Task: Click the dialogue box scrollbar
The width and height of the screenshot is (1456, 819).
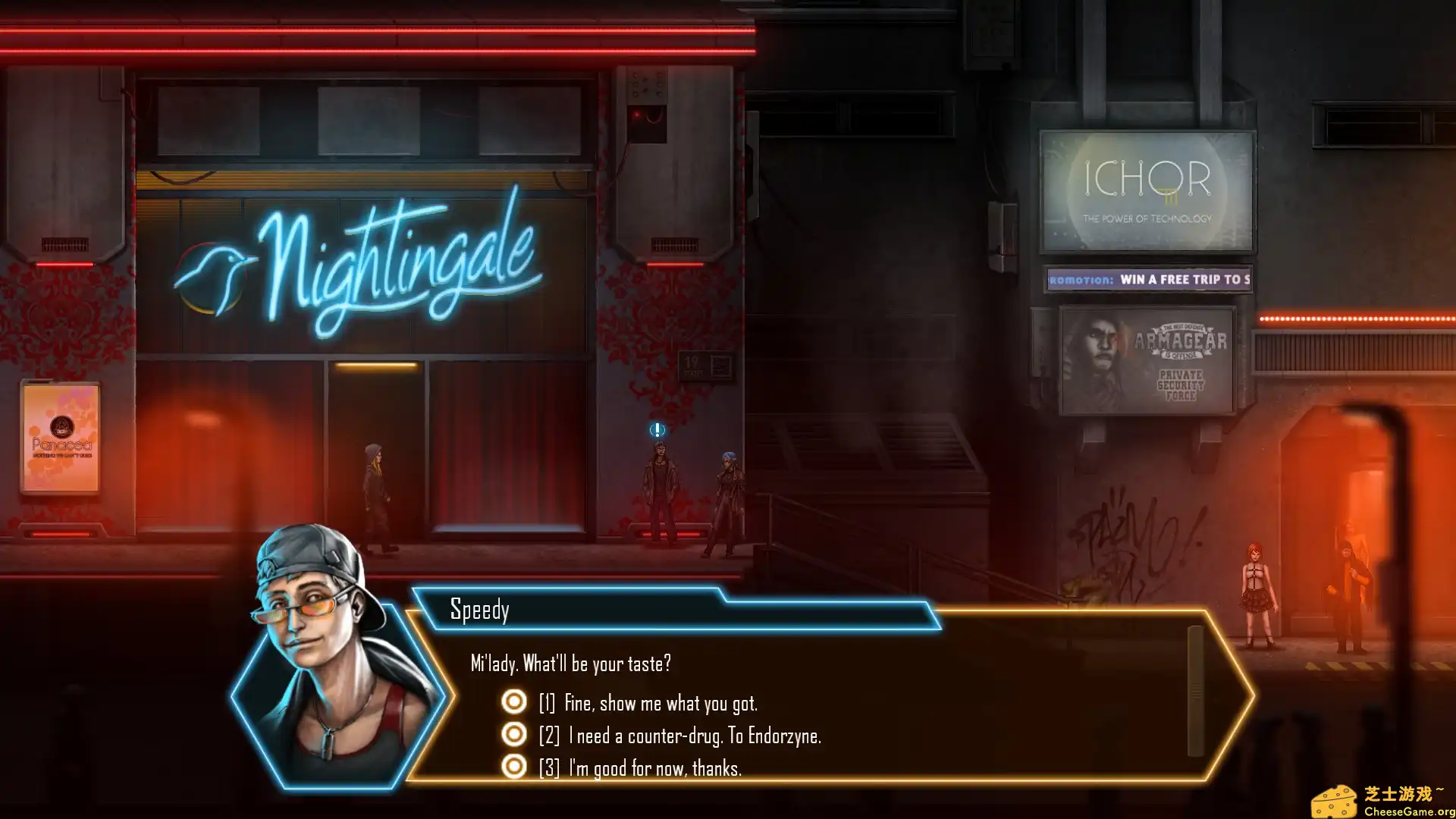Action: [x=1195, y=691]
